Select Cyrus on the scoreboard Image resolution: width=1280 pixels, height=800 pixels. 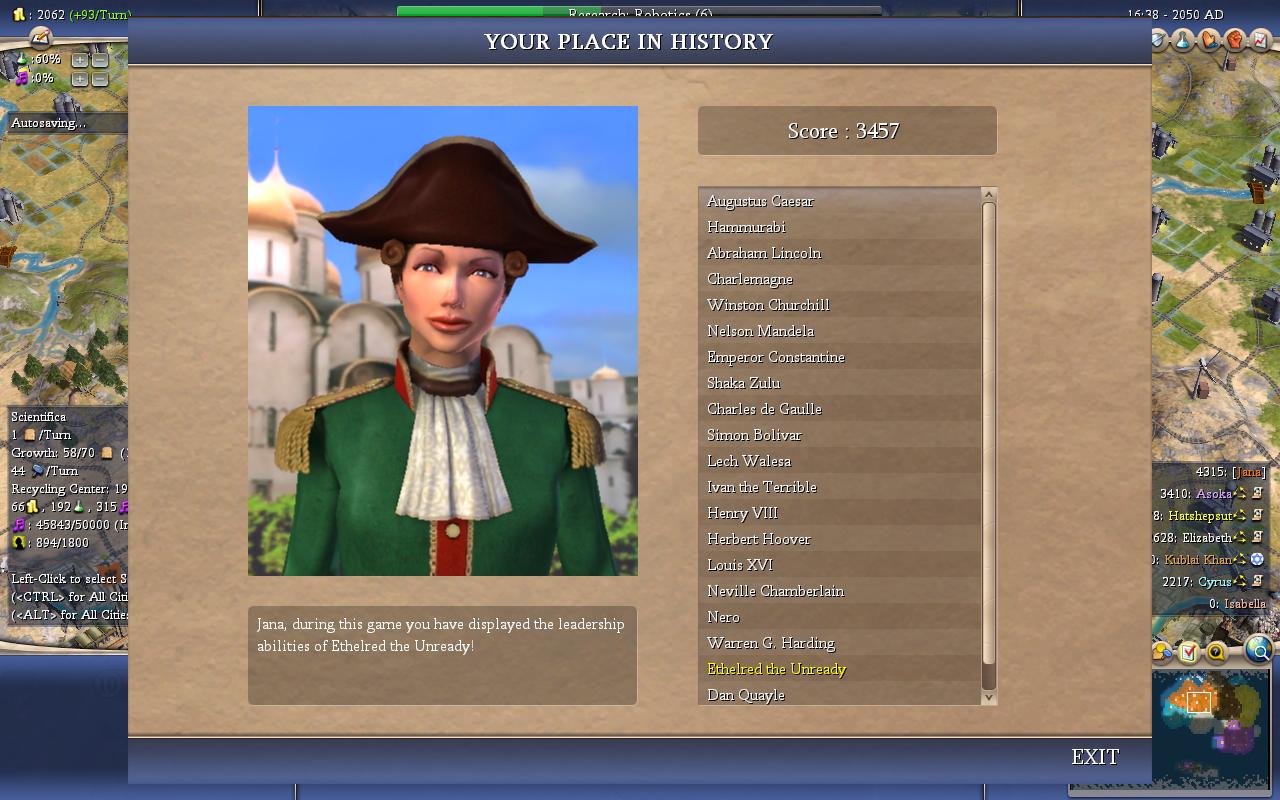1214,581
